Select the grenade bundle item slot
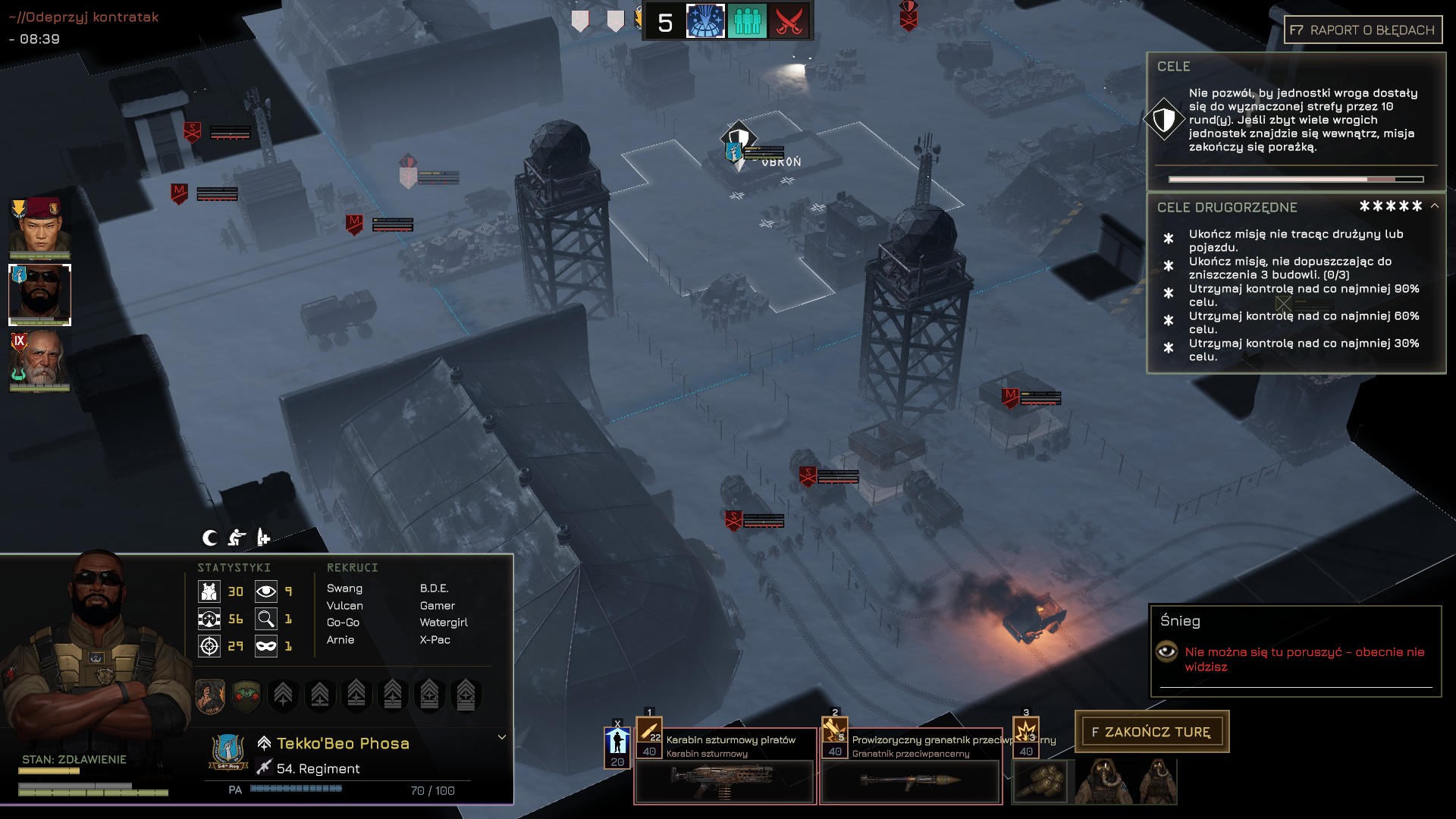 [x=1039, y=781]
